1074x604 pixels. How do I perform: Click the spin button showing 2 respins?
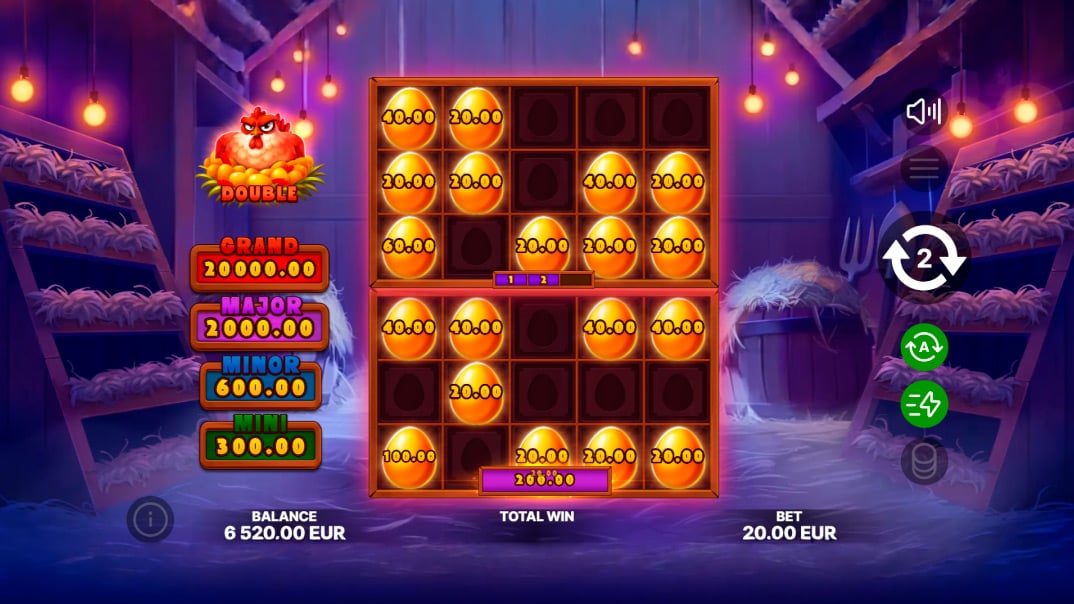[924, 259]
